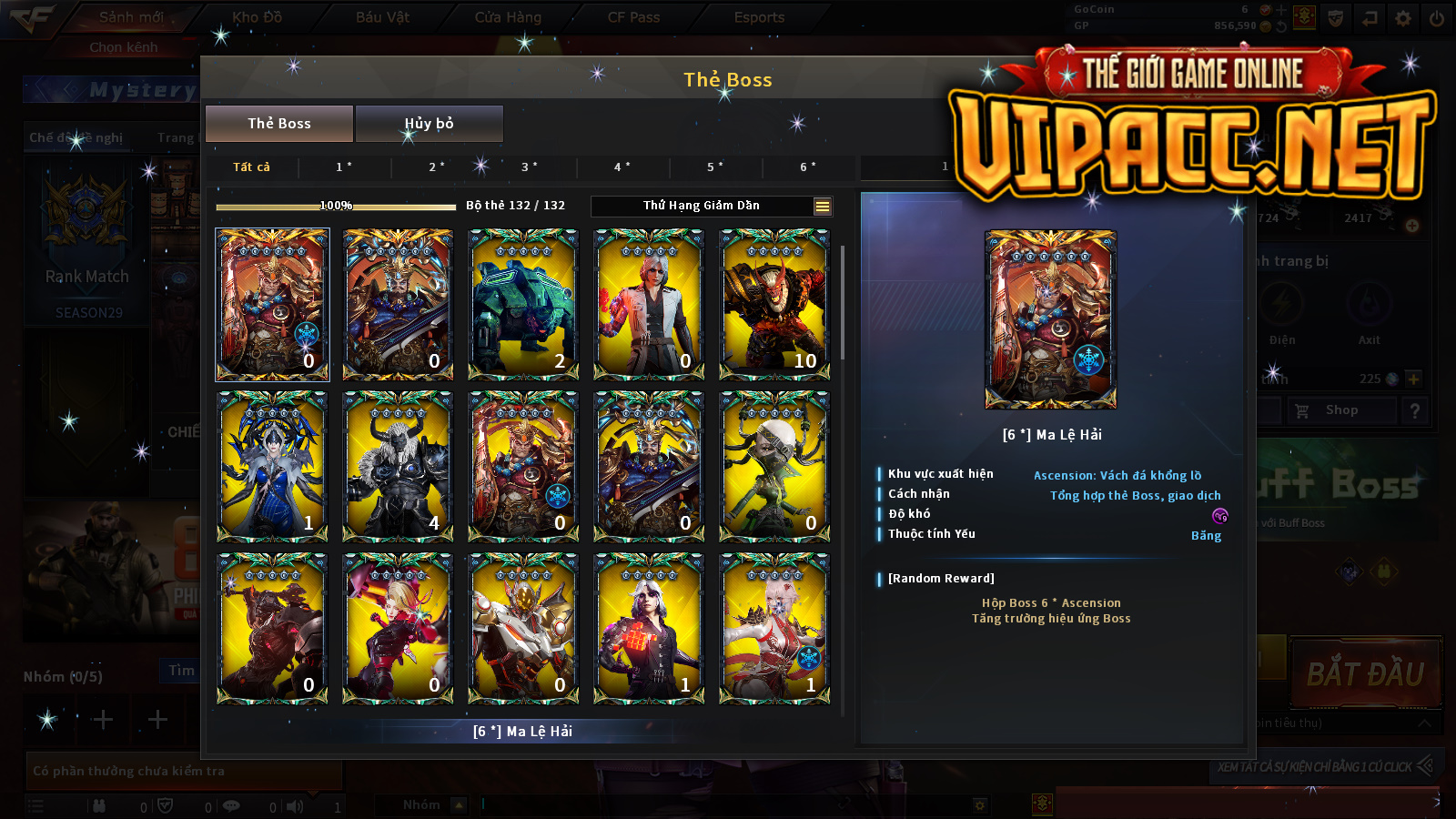Filter cards by 1 star
This screenshot has width=1456, height=819.
pyautogui.click(x=344, y=167)
